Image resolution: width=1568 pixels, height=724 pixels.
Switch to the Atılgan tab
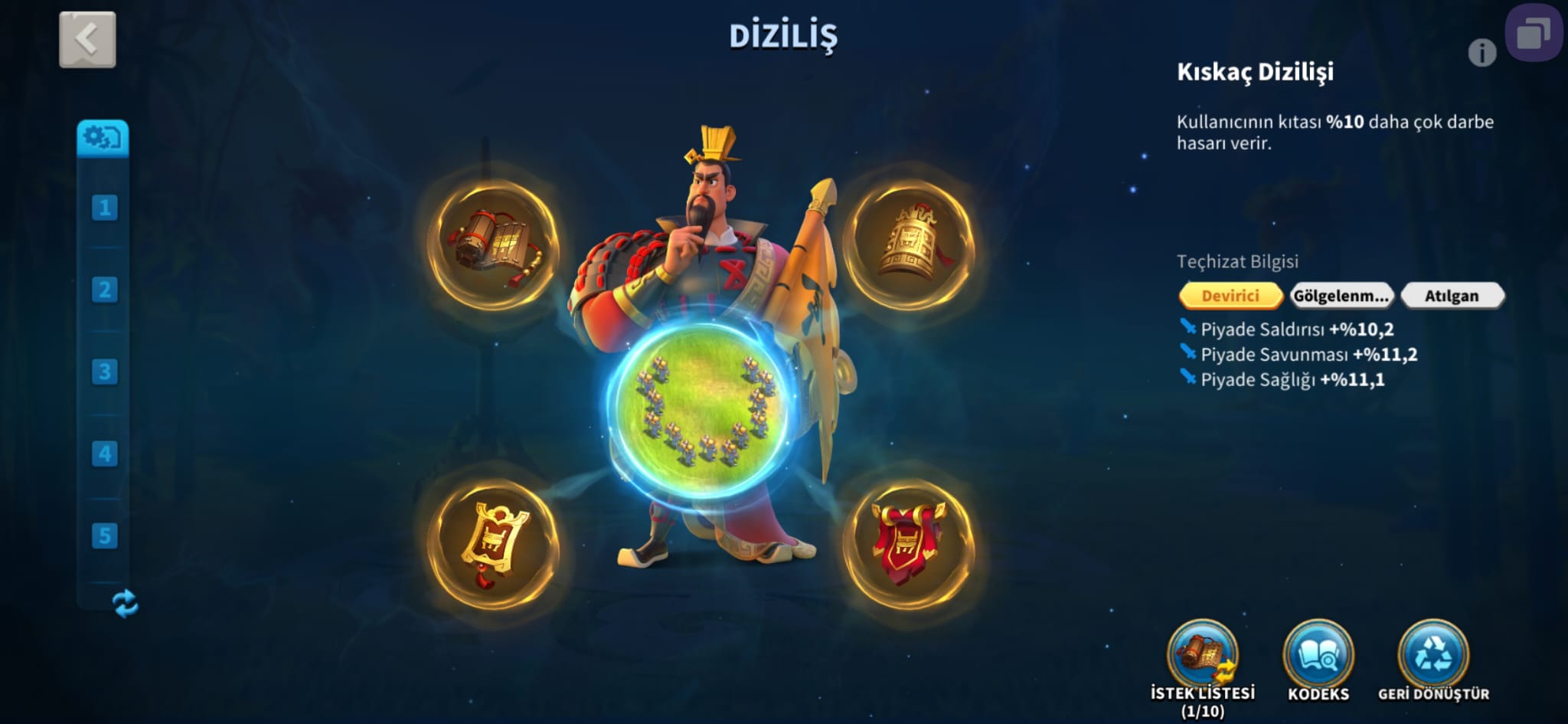(x=1452, y=296)
